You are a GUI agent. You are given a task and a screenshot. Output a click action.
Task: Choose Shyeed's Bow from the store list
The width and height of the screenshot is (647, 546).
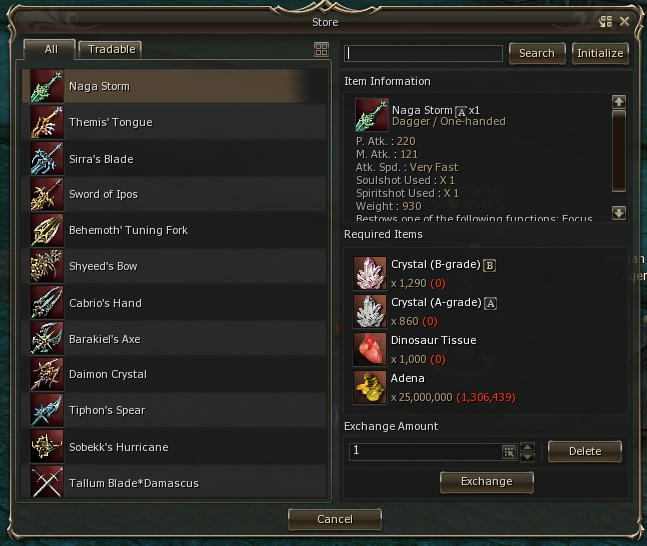point(176,266)
